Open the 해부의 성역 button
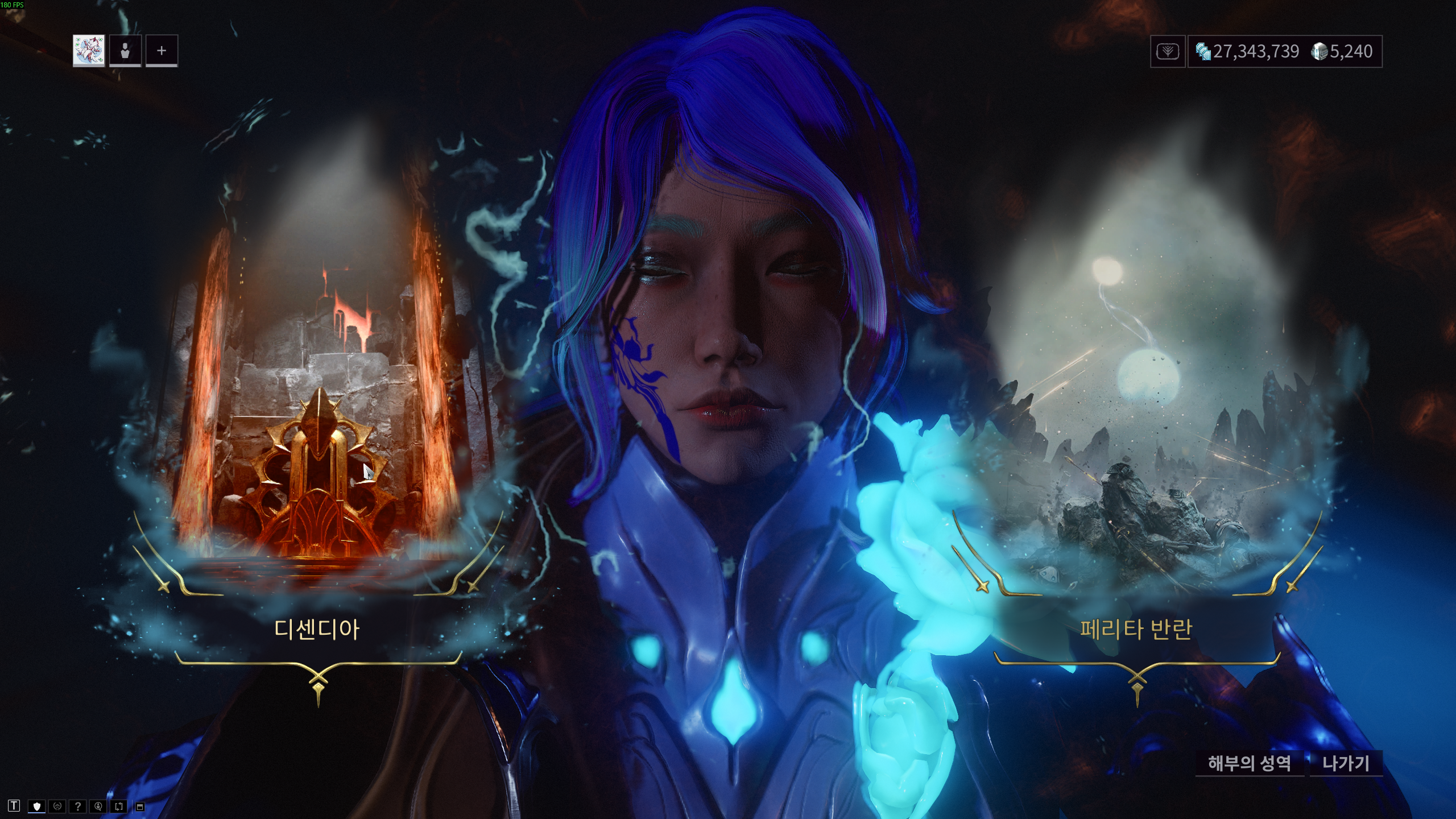 pos(1250,763)
